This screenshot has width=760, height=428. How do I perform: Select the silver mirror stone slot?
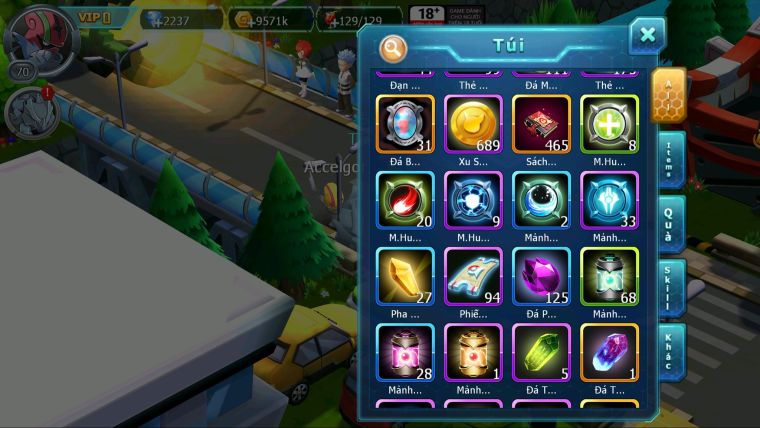click(405, 124)
